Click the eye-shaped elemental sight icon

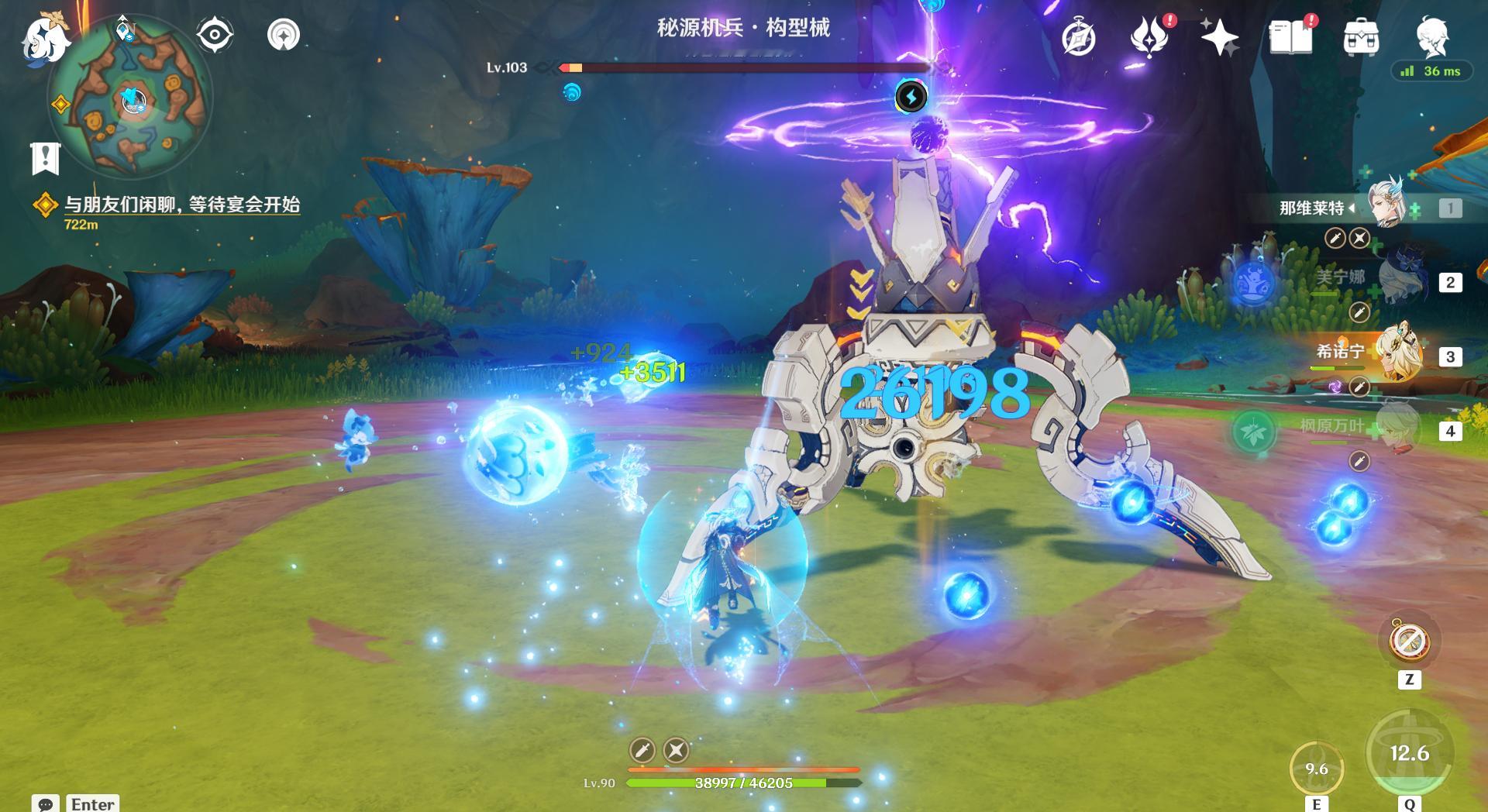click(215, 35)
